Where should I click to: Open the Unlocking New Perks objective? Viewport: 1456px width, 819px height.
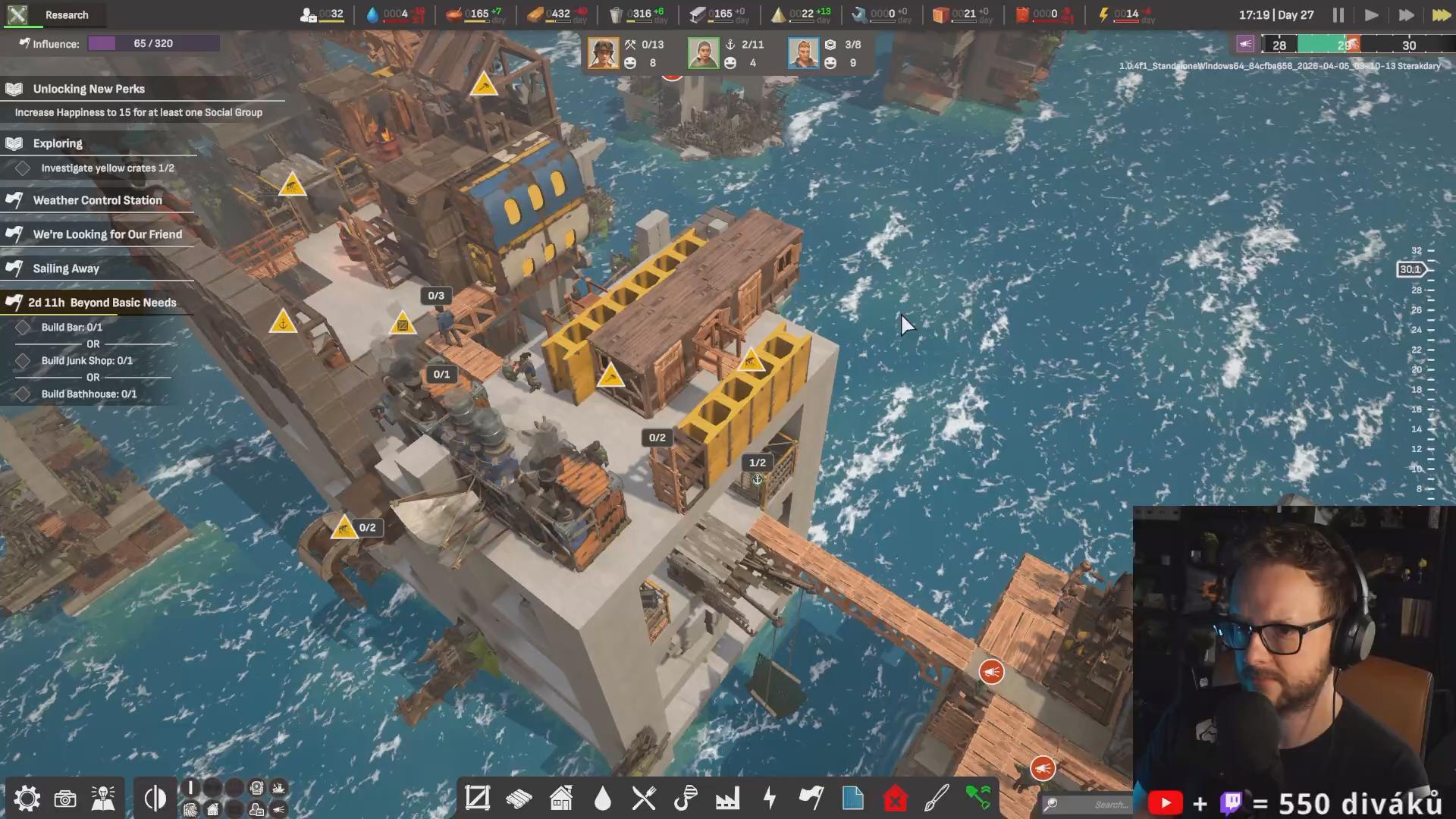89,89
